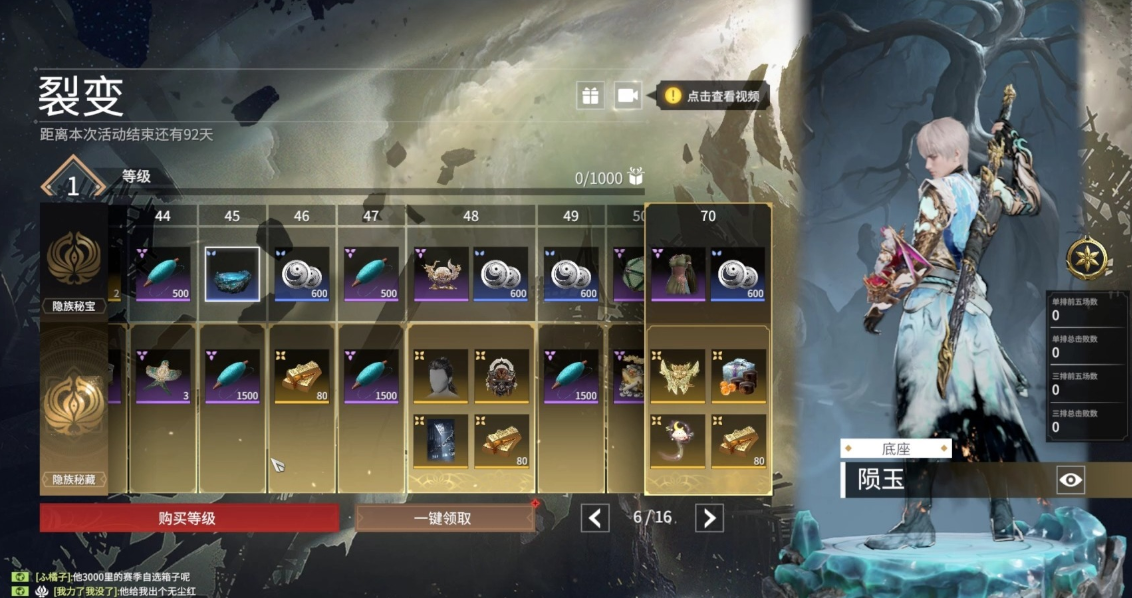Select the level 46 gold bars reward
1132x598 pixels.
[301, 376]
